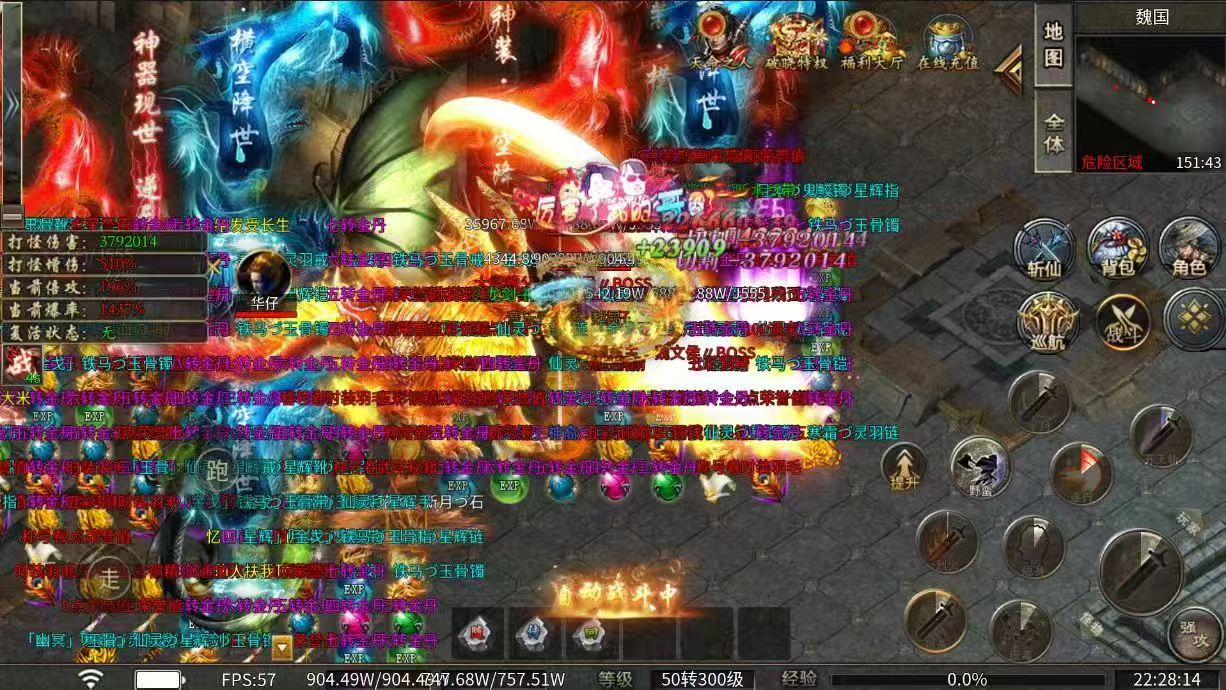Image resolution: width=1226 pixels, height=690 pixels.
Task: Toggle 巡航 auto-cruise
Action: [x=1047, y=322]
